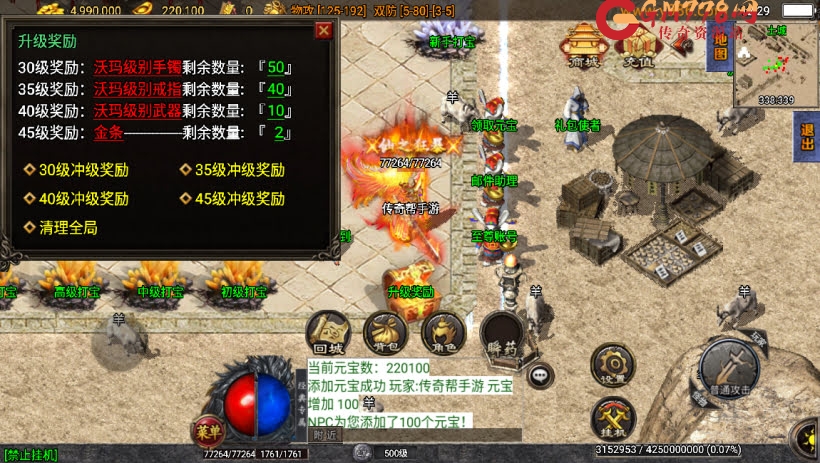Close the level-up rewards panel
Image resolution: width=820 pixels, height=463 pixels.
point(323,30)
